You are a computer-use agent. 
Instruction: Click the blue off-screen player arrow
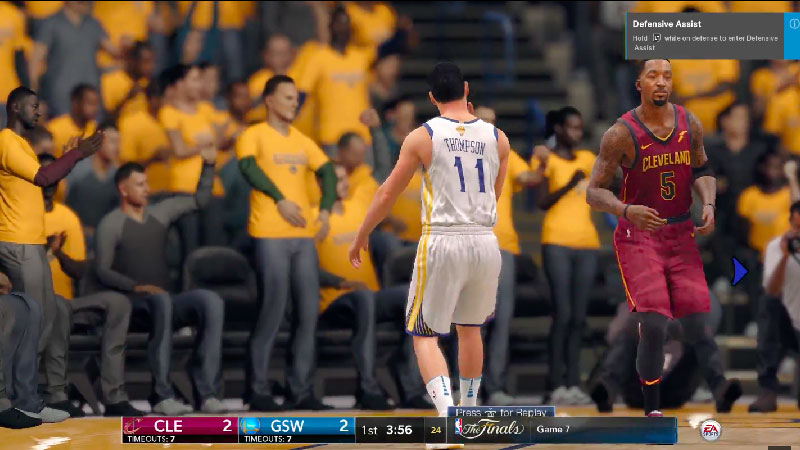coord(739,271)
